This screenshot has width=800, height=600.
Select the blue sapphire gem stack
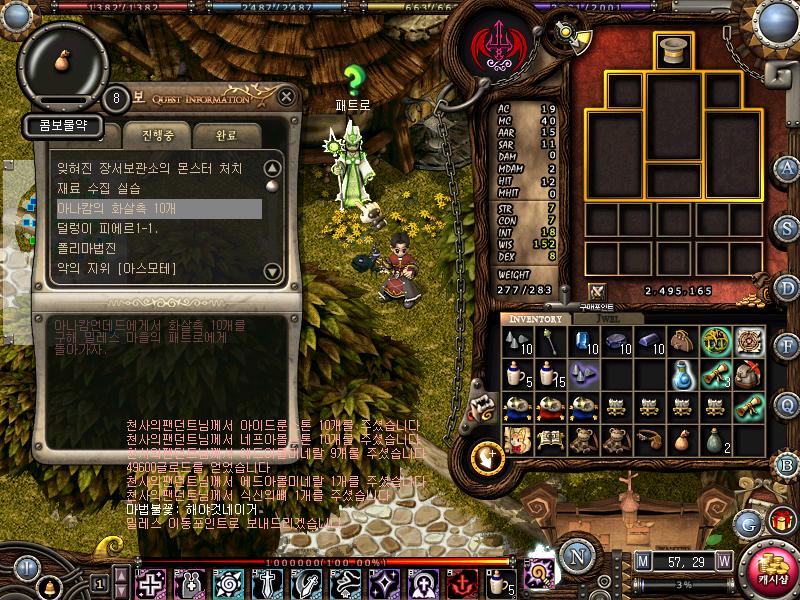coord(584,342)
